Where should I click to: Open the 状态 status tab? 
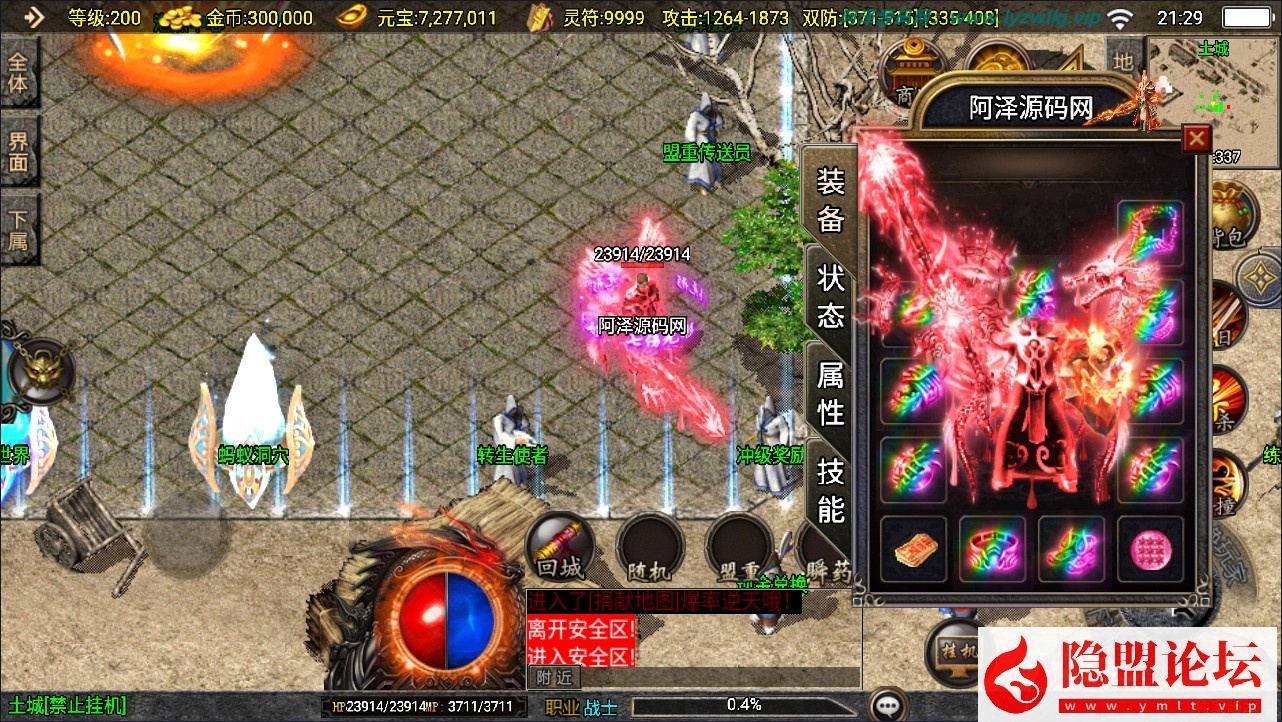click(x=831, y=296)
